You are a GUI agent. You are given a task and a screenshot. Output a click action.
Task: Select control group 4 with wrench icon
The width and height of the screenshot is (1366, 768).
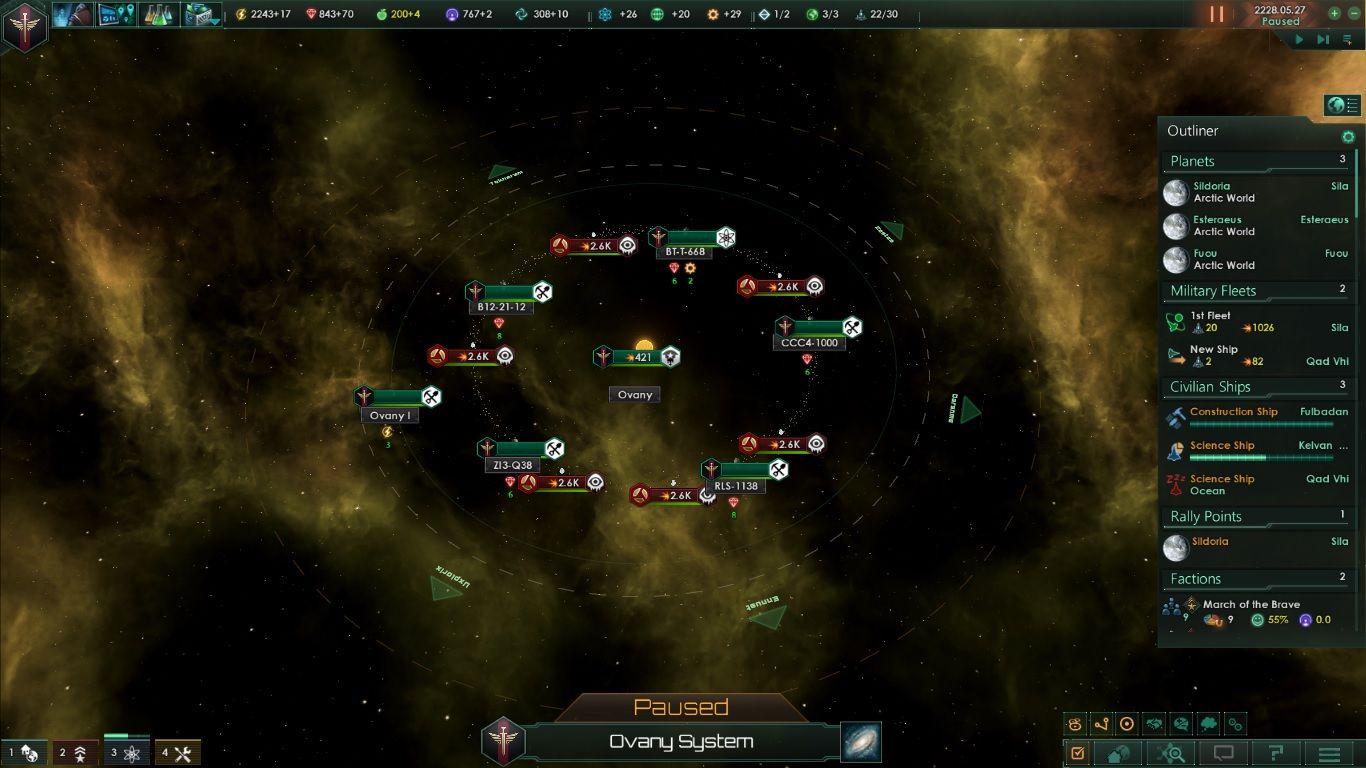click(178, 753)
